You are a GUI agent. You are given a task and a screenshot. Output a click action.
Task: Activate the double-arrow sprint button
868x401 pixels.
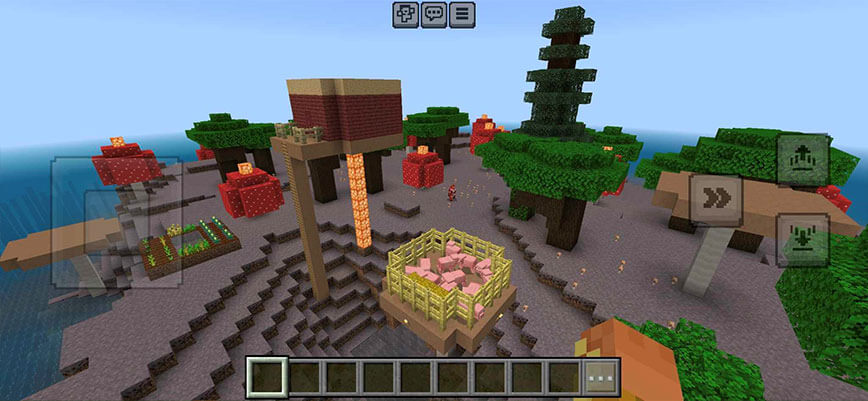point(716,199)
